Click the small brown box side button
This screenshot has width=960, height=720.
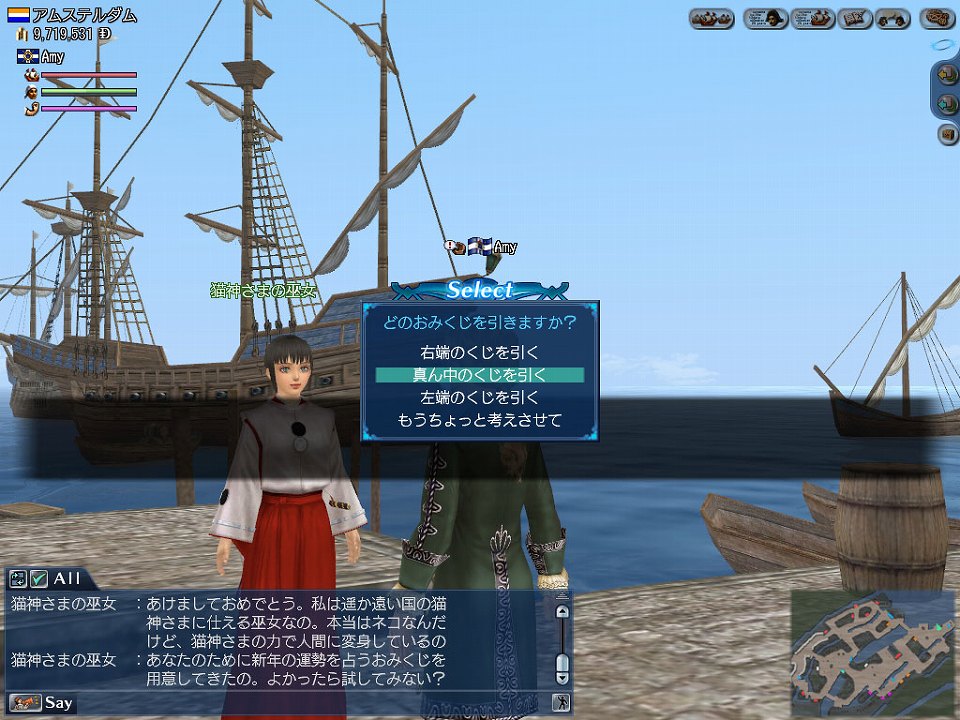point(948,134)
